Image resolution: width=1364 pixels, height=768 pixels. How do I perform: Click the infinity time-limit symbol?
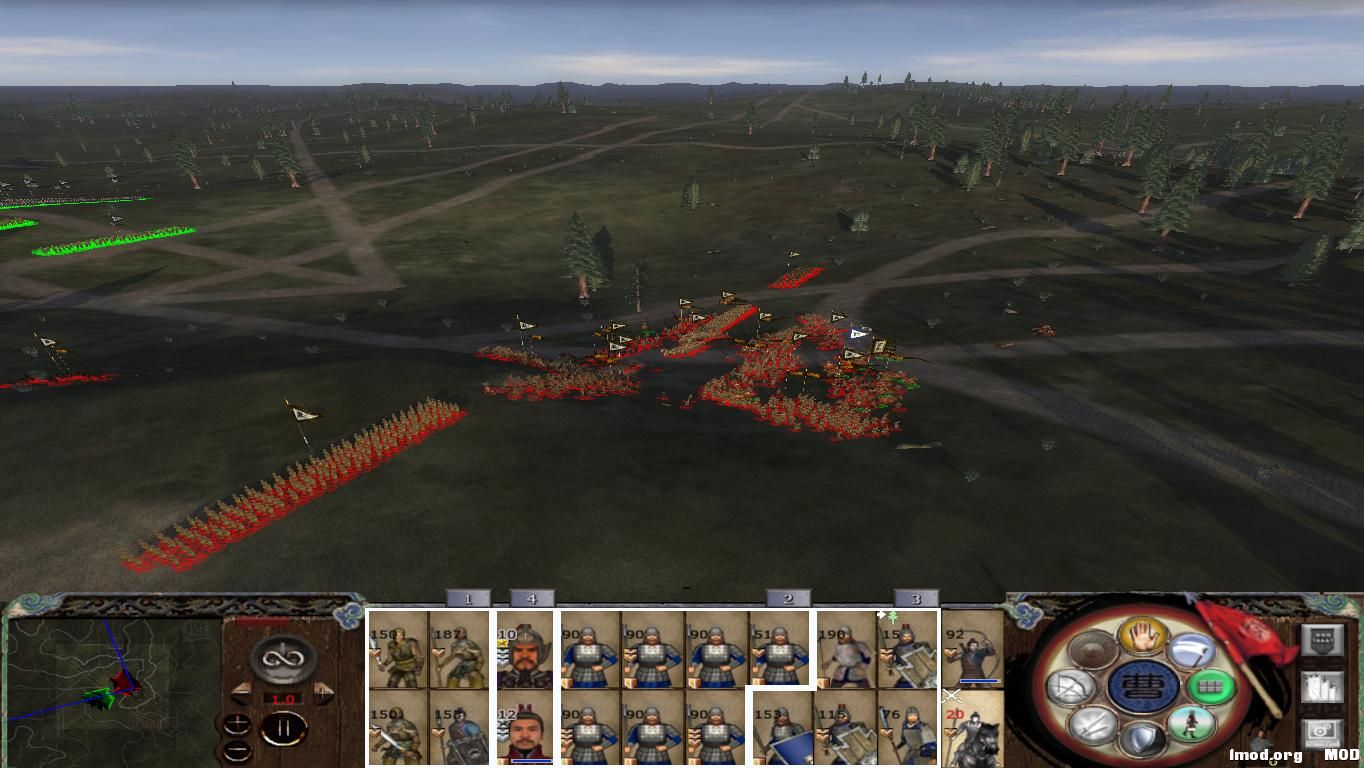pos(281,659)
